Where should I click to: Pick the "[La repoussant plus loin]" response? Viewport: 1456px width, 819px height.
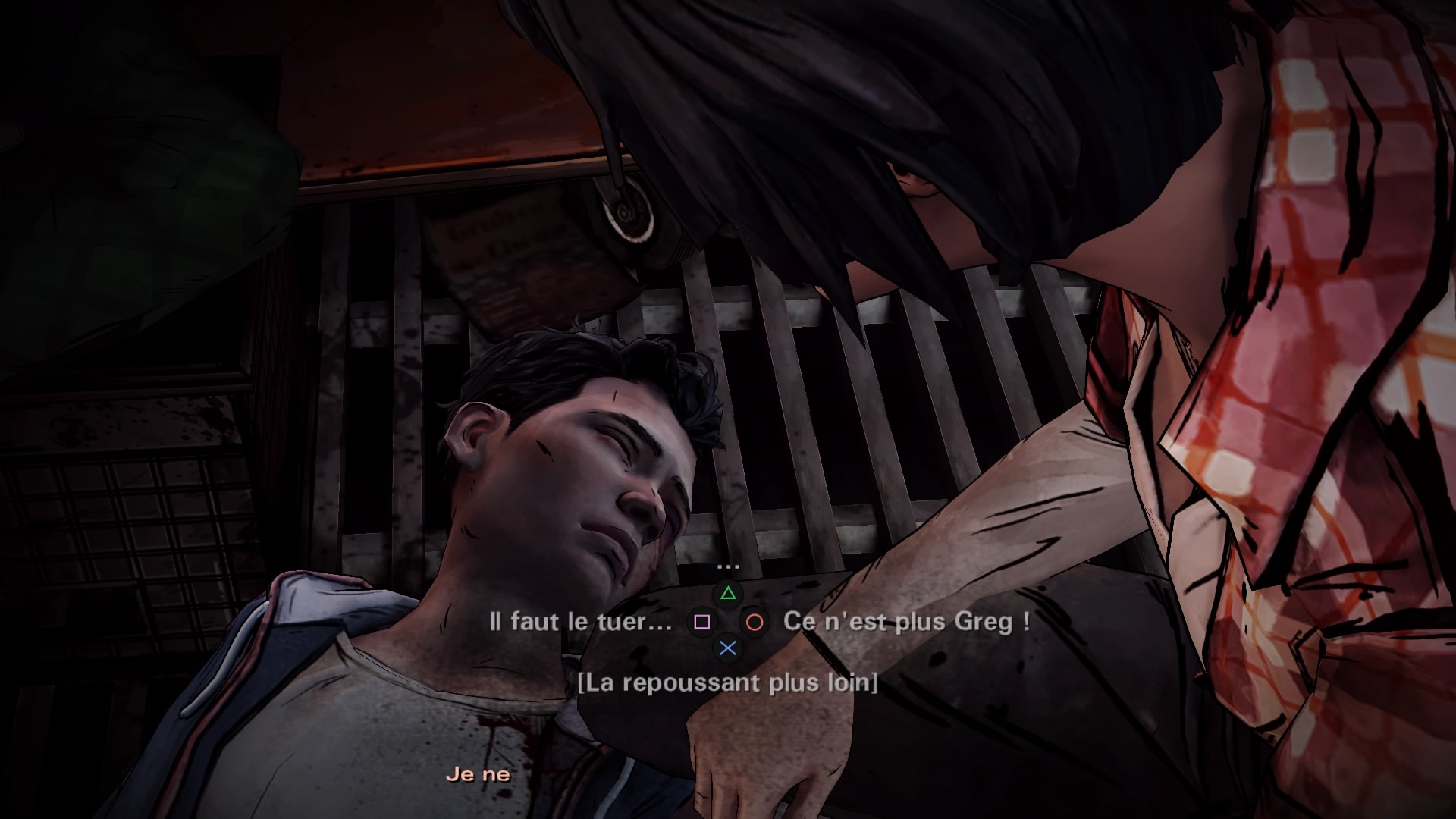coord(727,682)
